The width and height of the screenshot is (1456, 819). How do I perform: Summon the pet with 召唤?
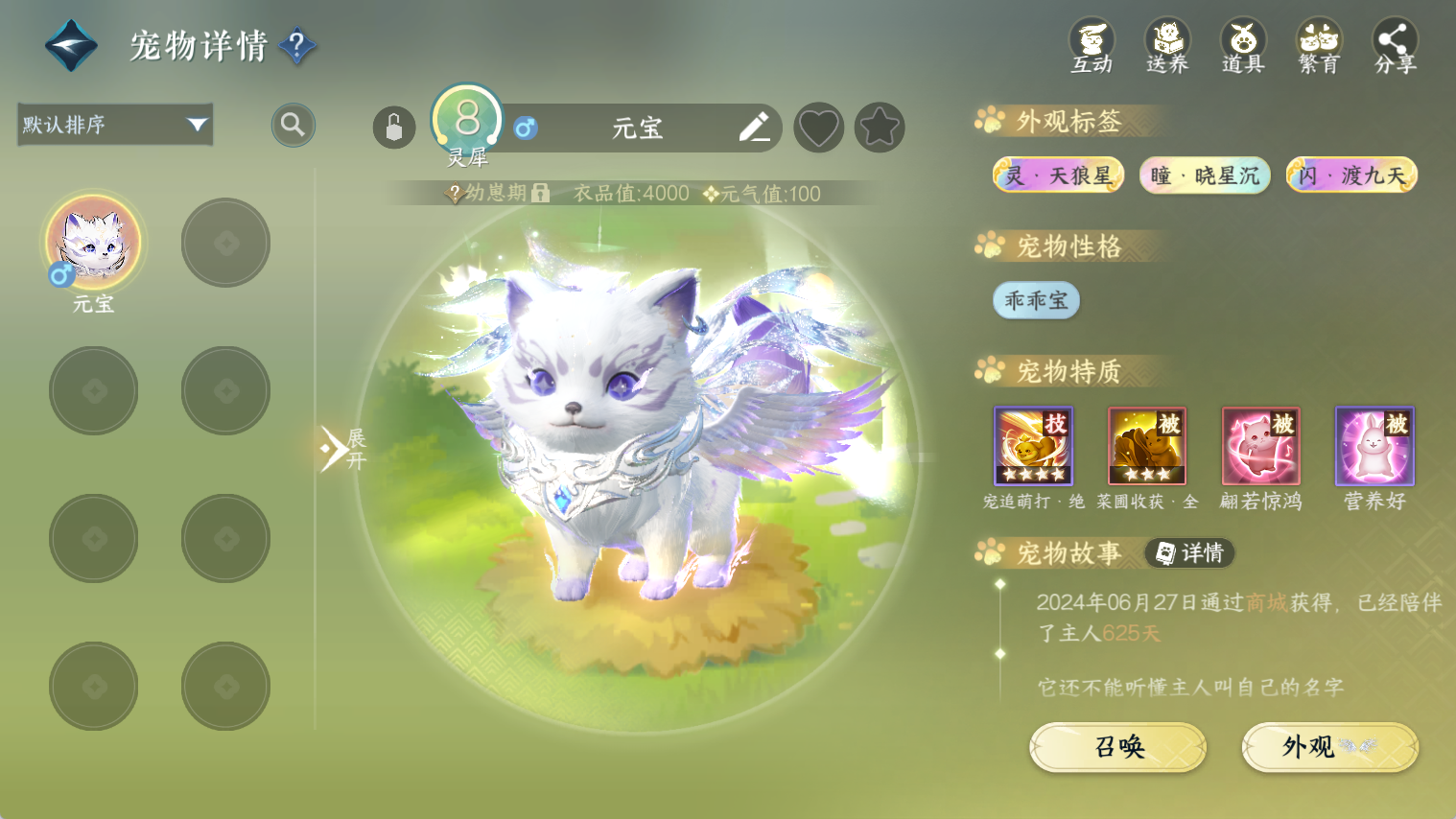coord(1118,747)
